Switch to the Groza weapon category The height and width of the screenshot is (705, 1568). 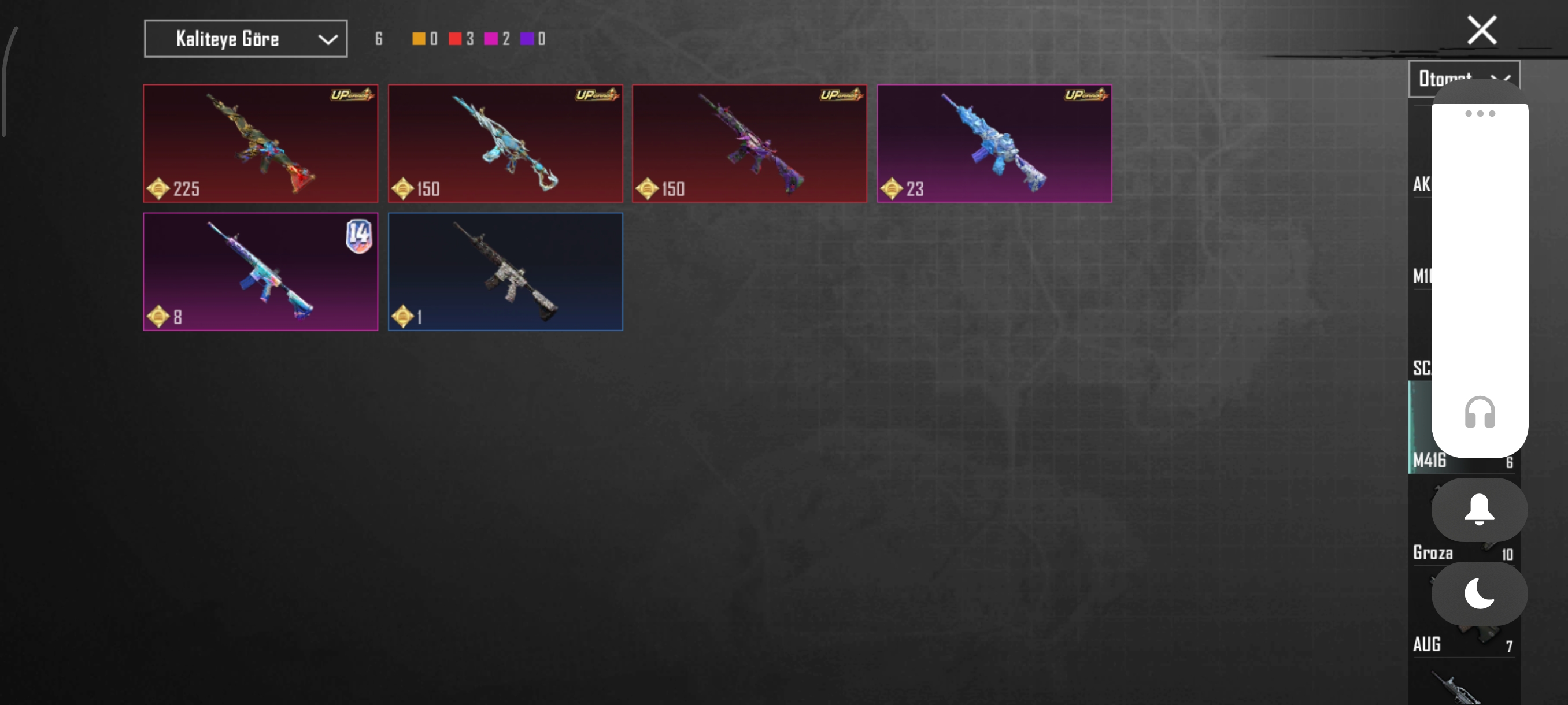tap(1433, 552)
